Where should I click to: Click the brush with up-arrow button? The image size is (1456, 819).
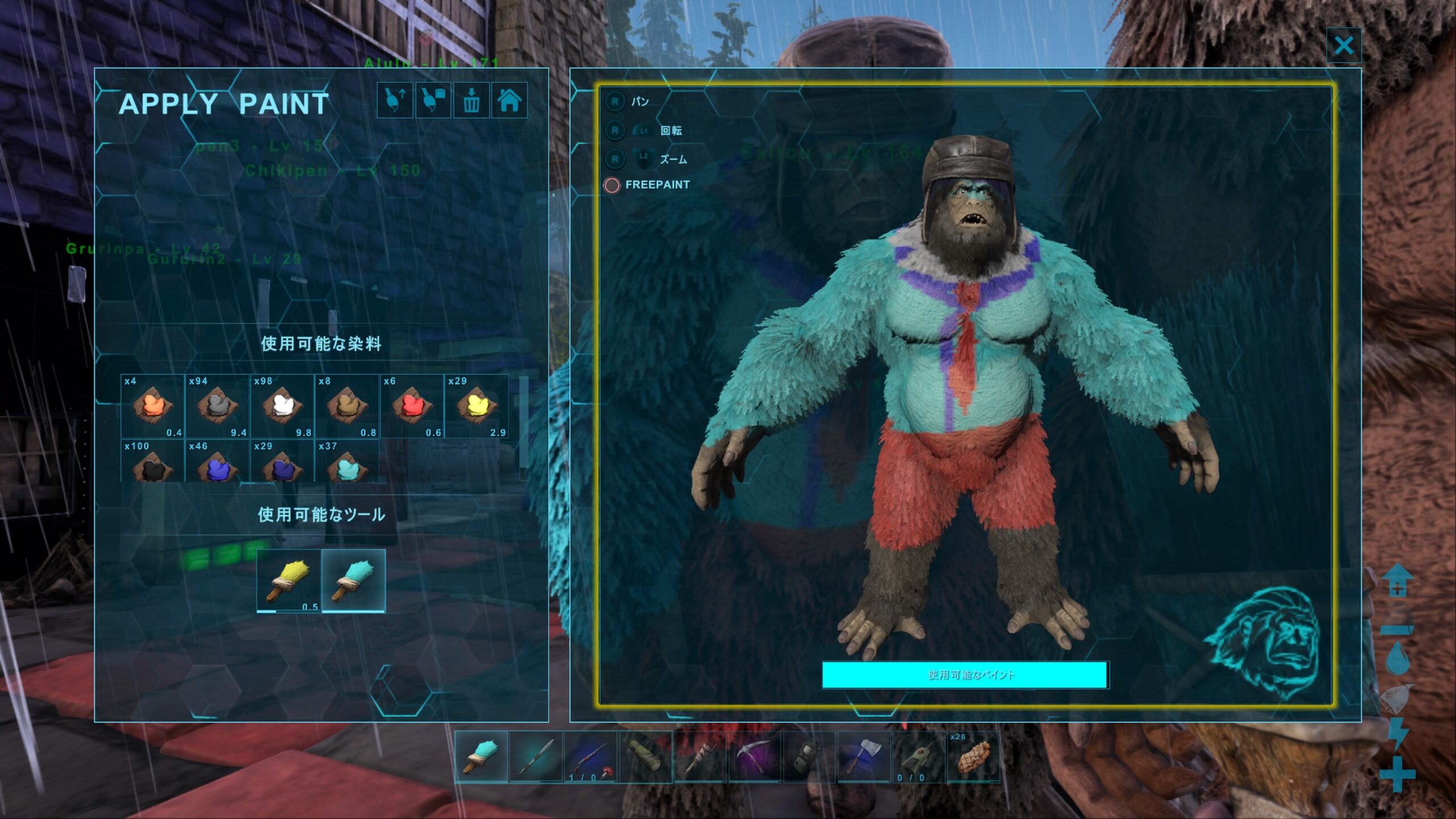[x=395, y=101]
